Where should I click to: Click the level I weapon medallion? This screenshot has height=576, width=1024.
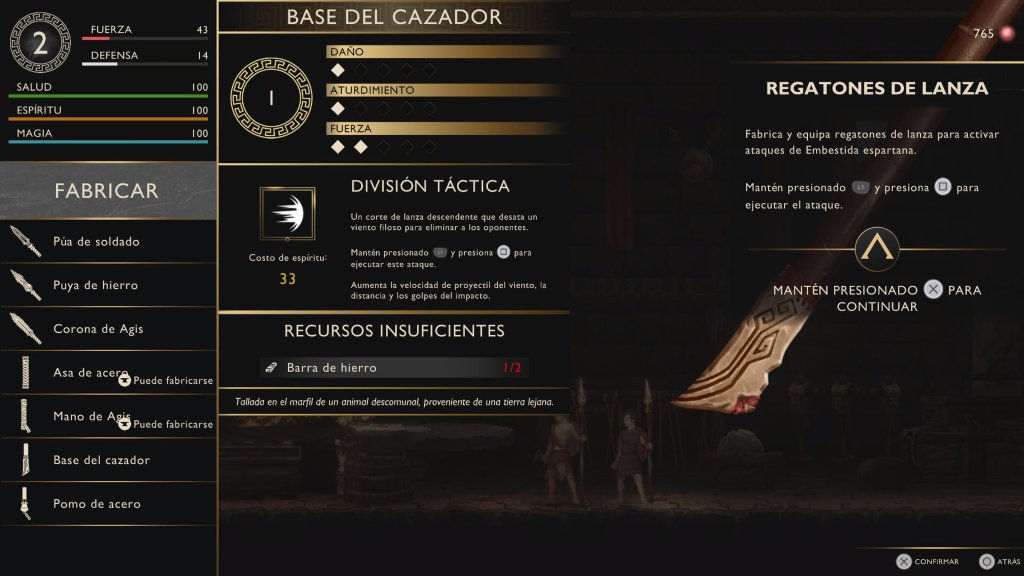pyautogui.click(x=272, y=96)
